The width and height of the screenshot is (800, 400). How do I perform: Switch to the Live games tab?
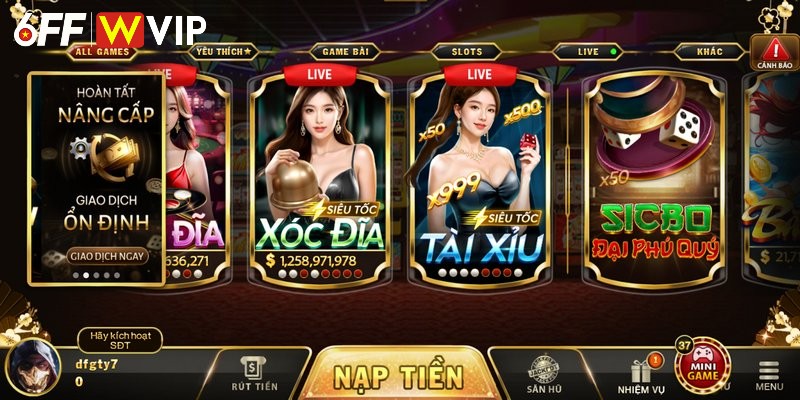coord(592,50)
